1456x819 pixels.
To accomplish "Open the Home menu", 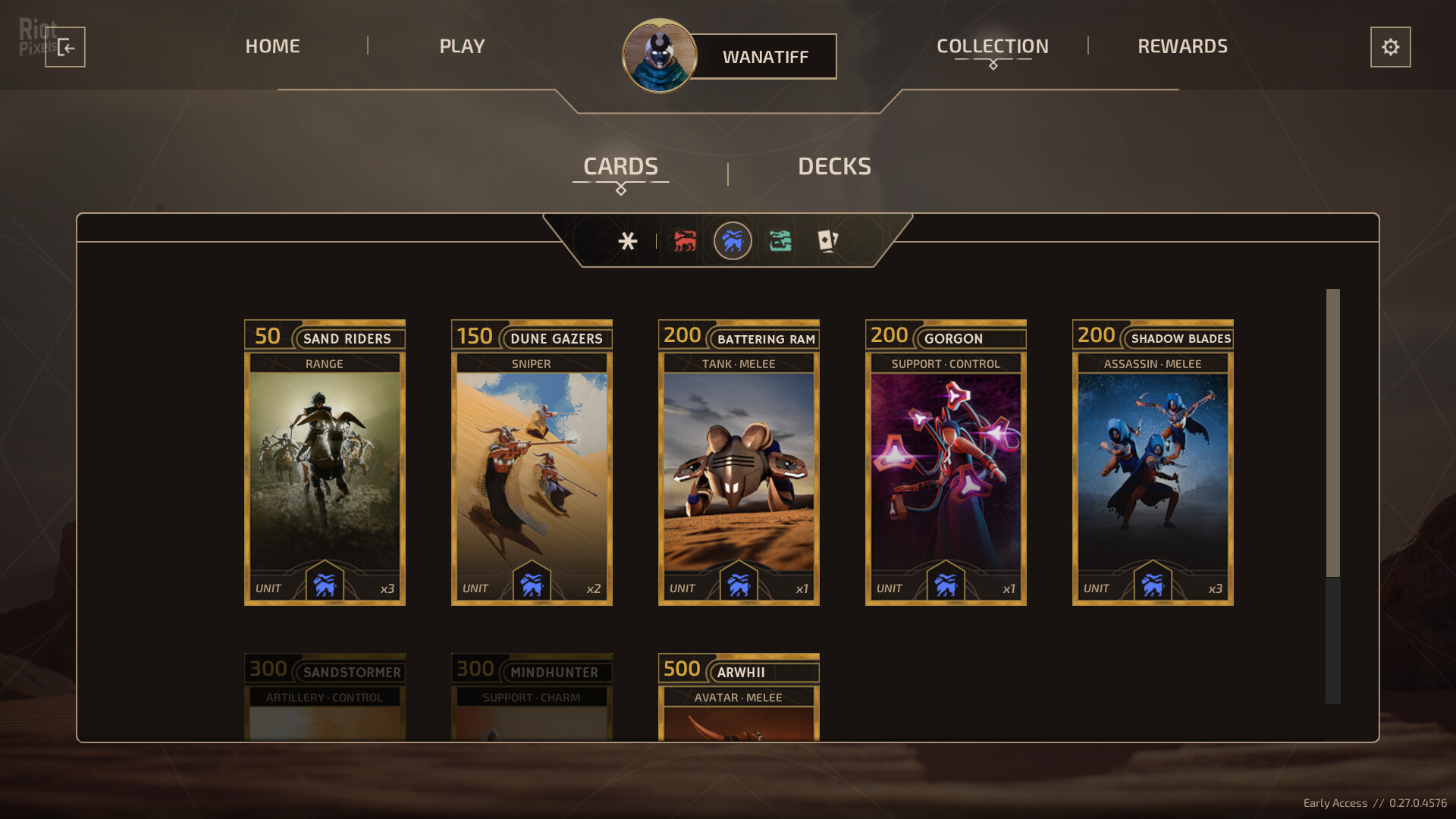I will (x=272, y=46).
